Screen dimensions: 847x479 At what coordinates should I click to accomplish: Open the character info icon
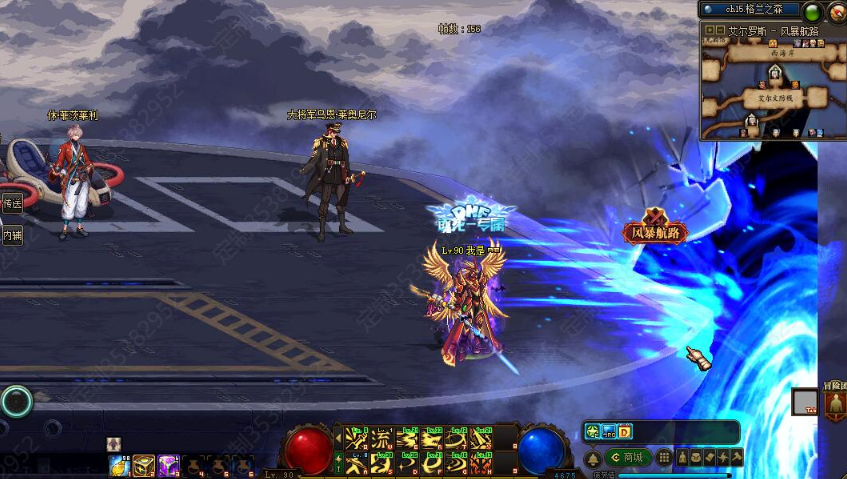click(683, 457)
